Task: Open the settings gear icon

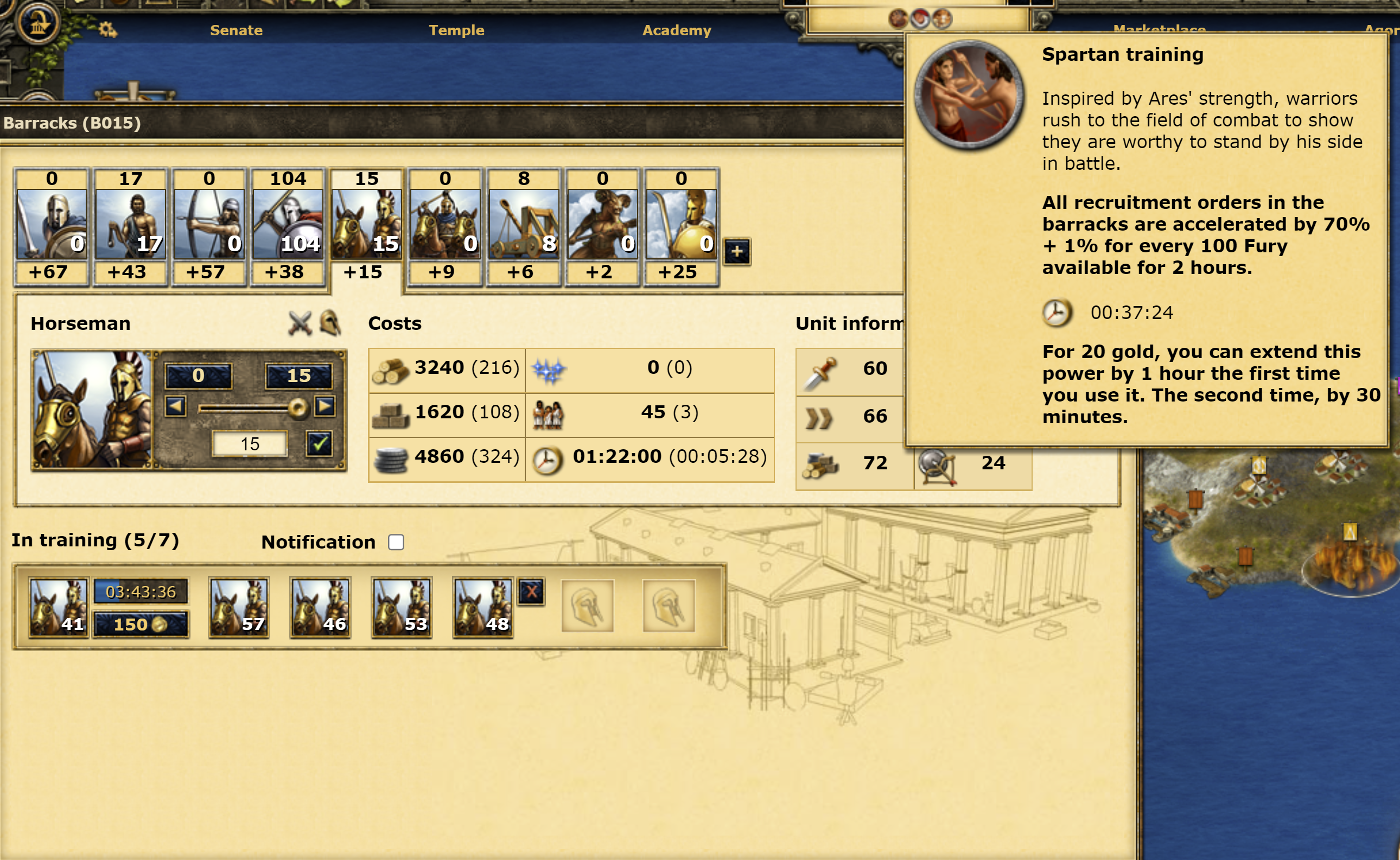Action: pyautogui.click(x=107, y=29)
